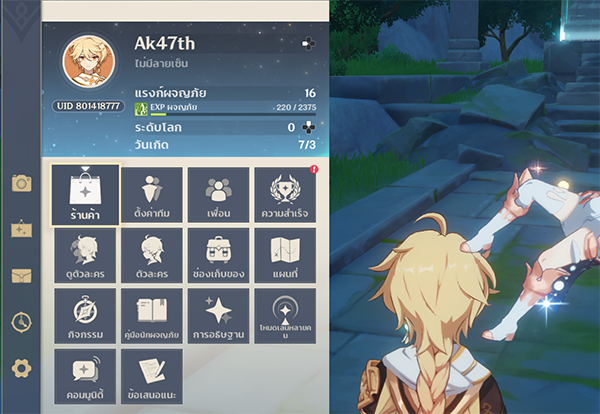Open the mail envelope icon
Screen dimensions: 600x414
pos(21,276)
